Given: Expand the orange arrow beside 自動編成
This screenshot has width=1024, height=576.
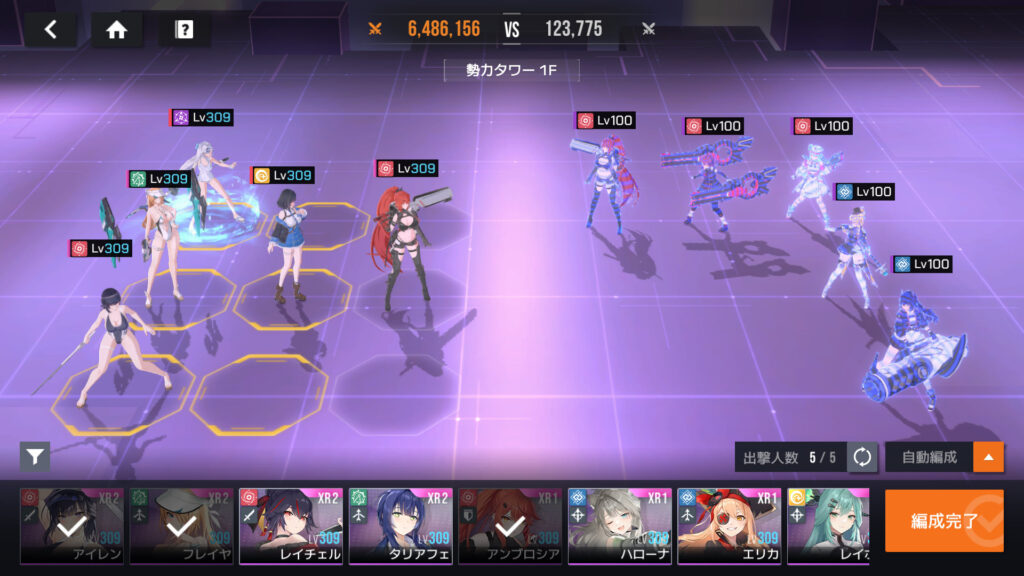Looking at the screenshot, I should tap(988, 457).
